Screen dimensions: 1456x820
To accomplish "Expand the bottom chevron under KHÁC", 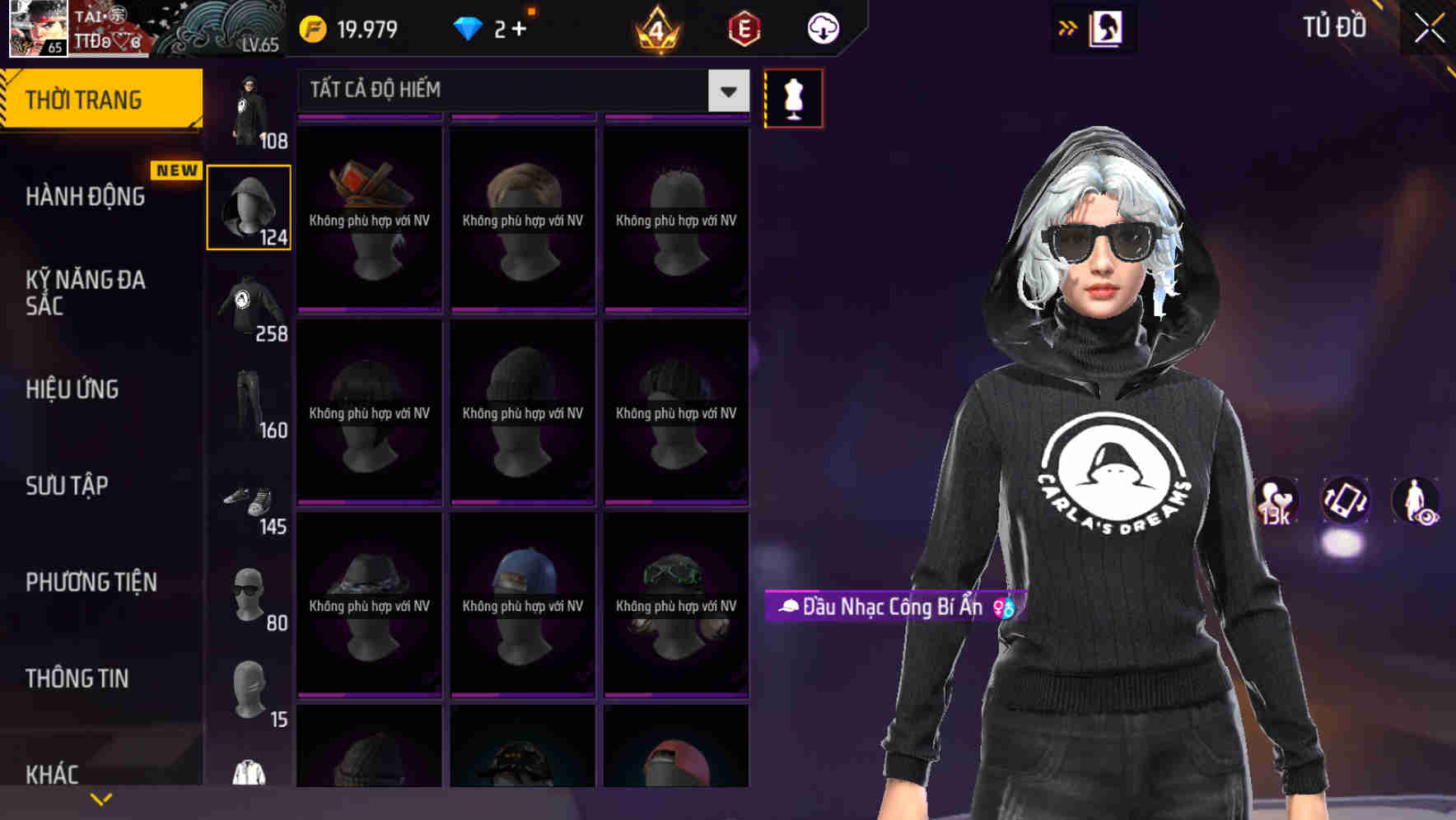I will coord(100,799).
